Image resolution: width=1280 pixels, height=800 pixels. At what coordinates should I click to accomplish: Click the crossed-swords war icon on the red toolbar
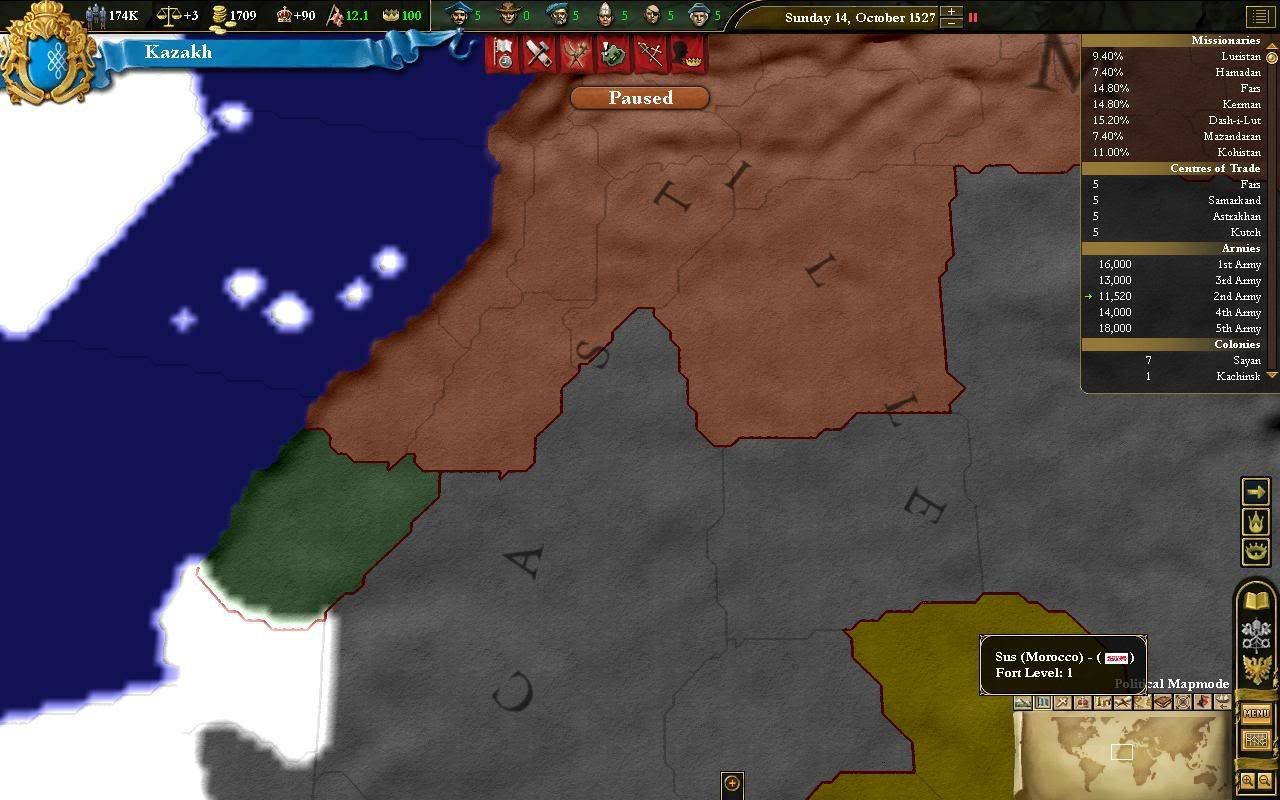(648, 54)
